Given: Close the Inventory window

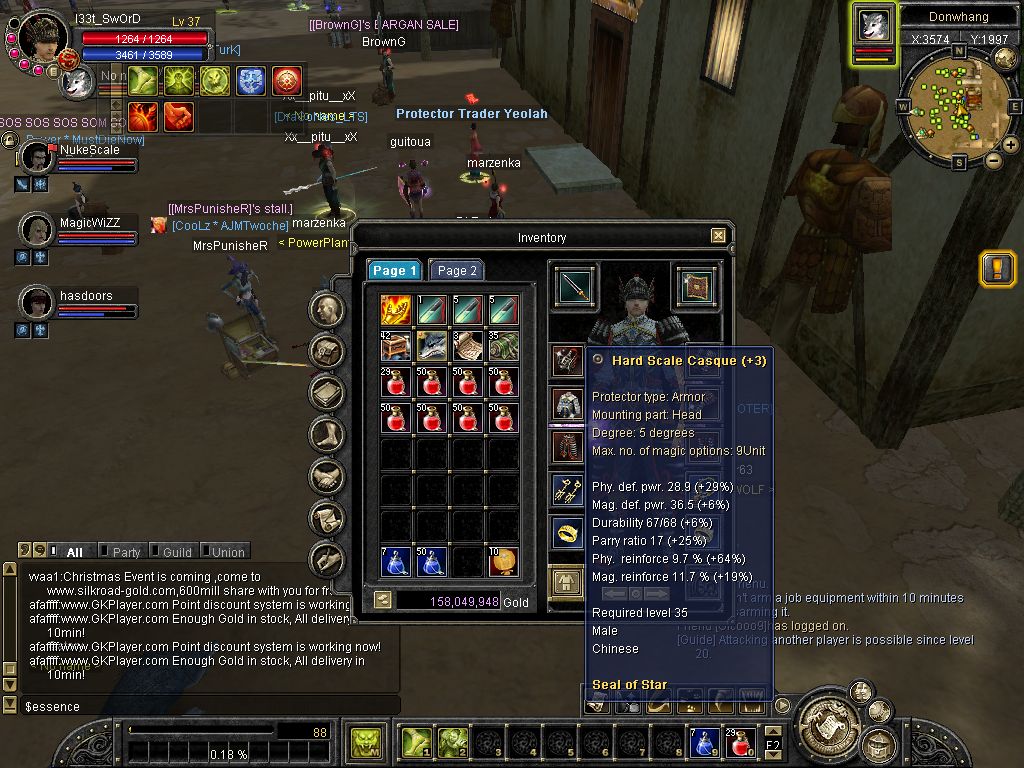Looking at the screenshot, I should [x=718, y=236].
